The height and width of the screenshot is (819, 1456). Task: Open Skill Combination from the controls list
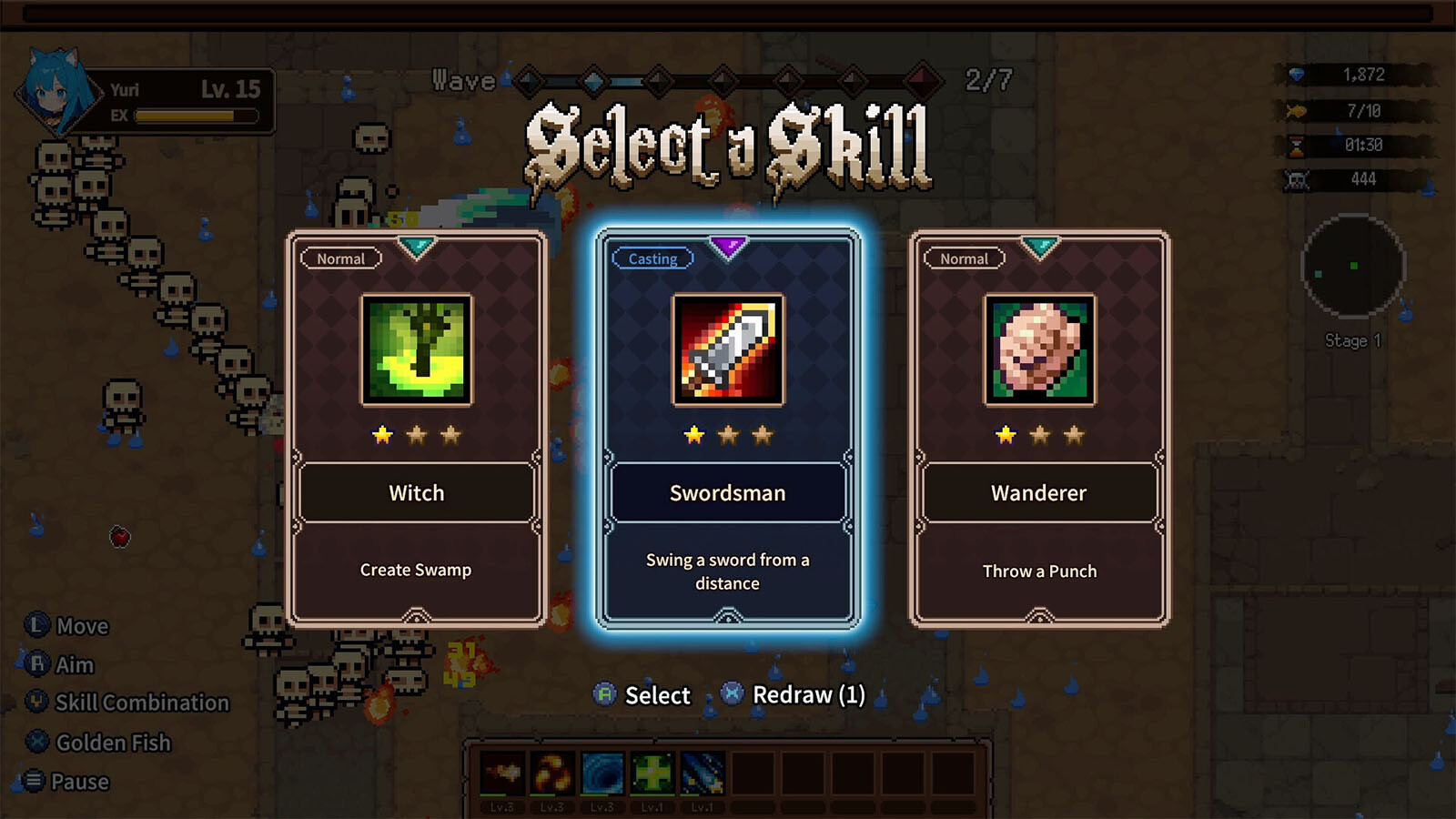tap(127, 703)
